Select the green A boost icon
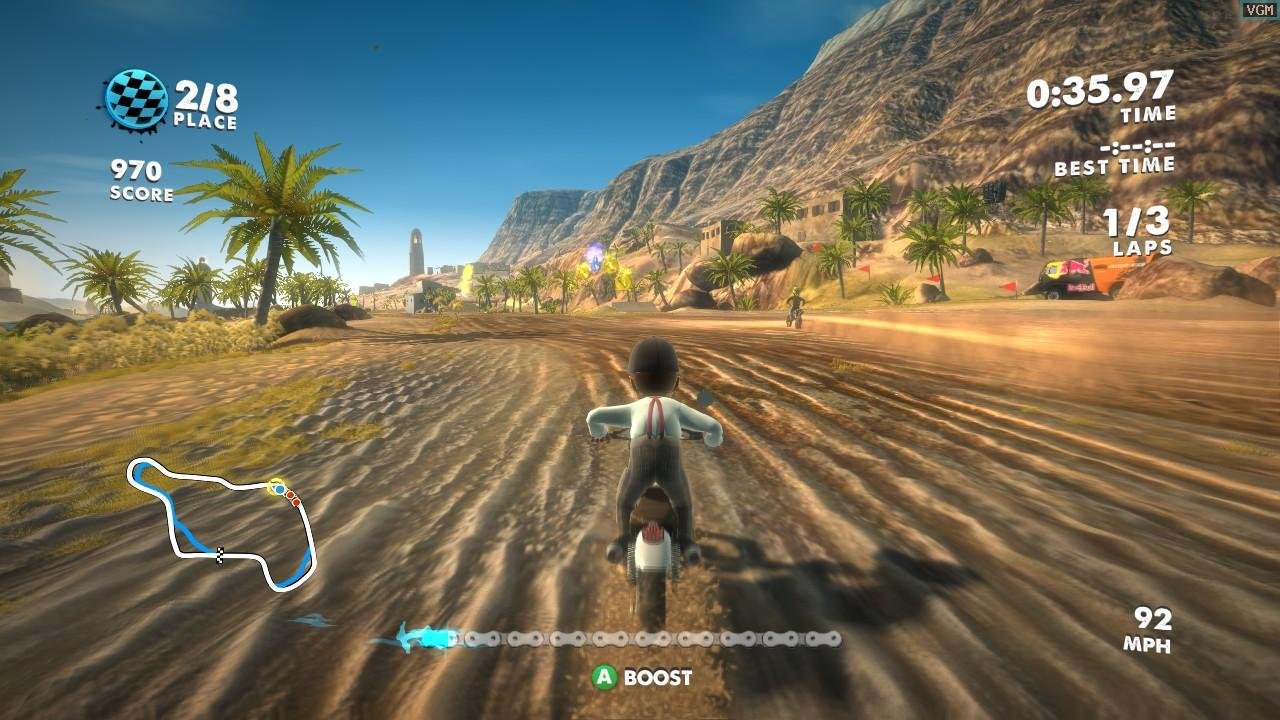The width and height of the screenshot is (1280, 720). pos(604,677)
